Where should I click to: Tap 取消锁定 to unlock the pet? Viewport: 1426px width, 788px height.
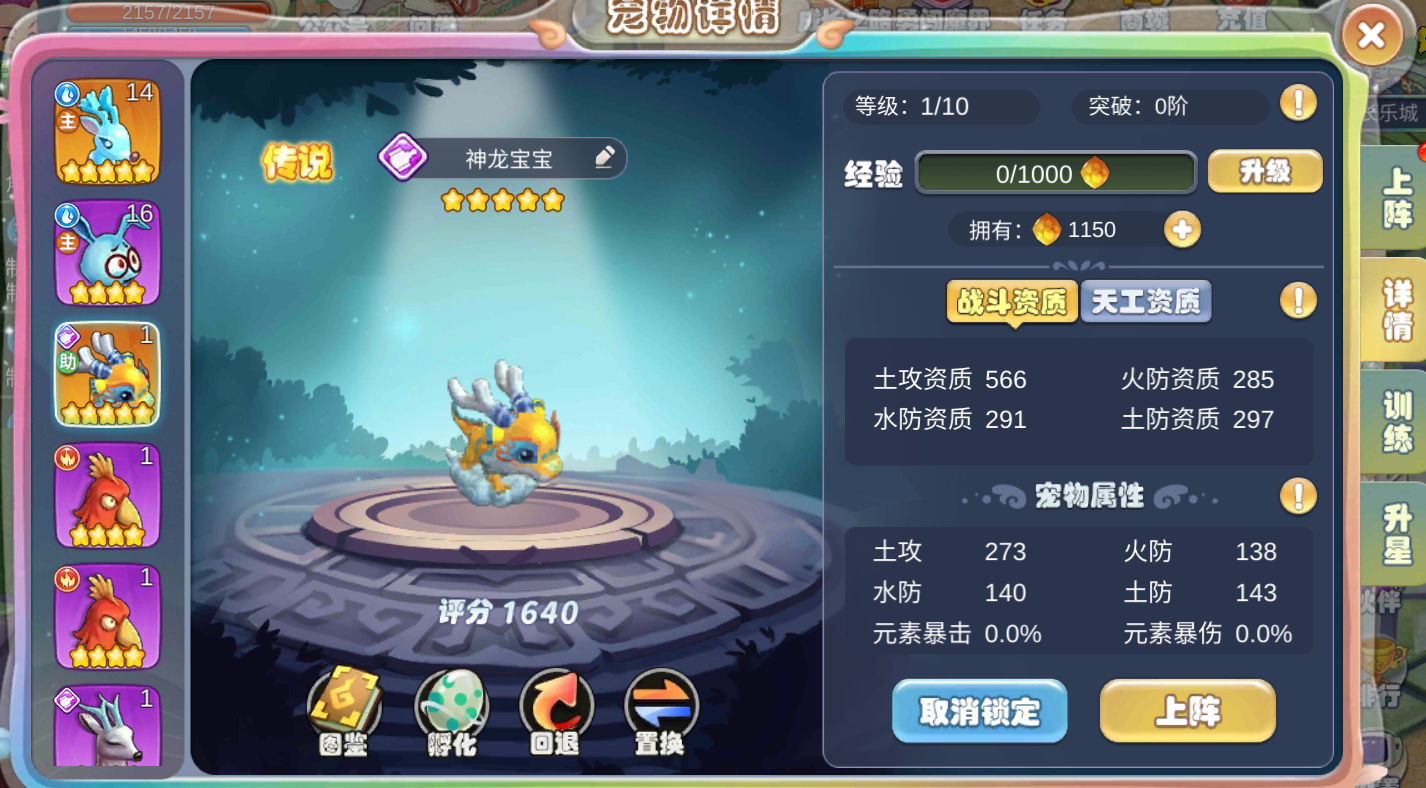978,712
